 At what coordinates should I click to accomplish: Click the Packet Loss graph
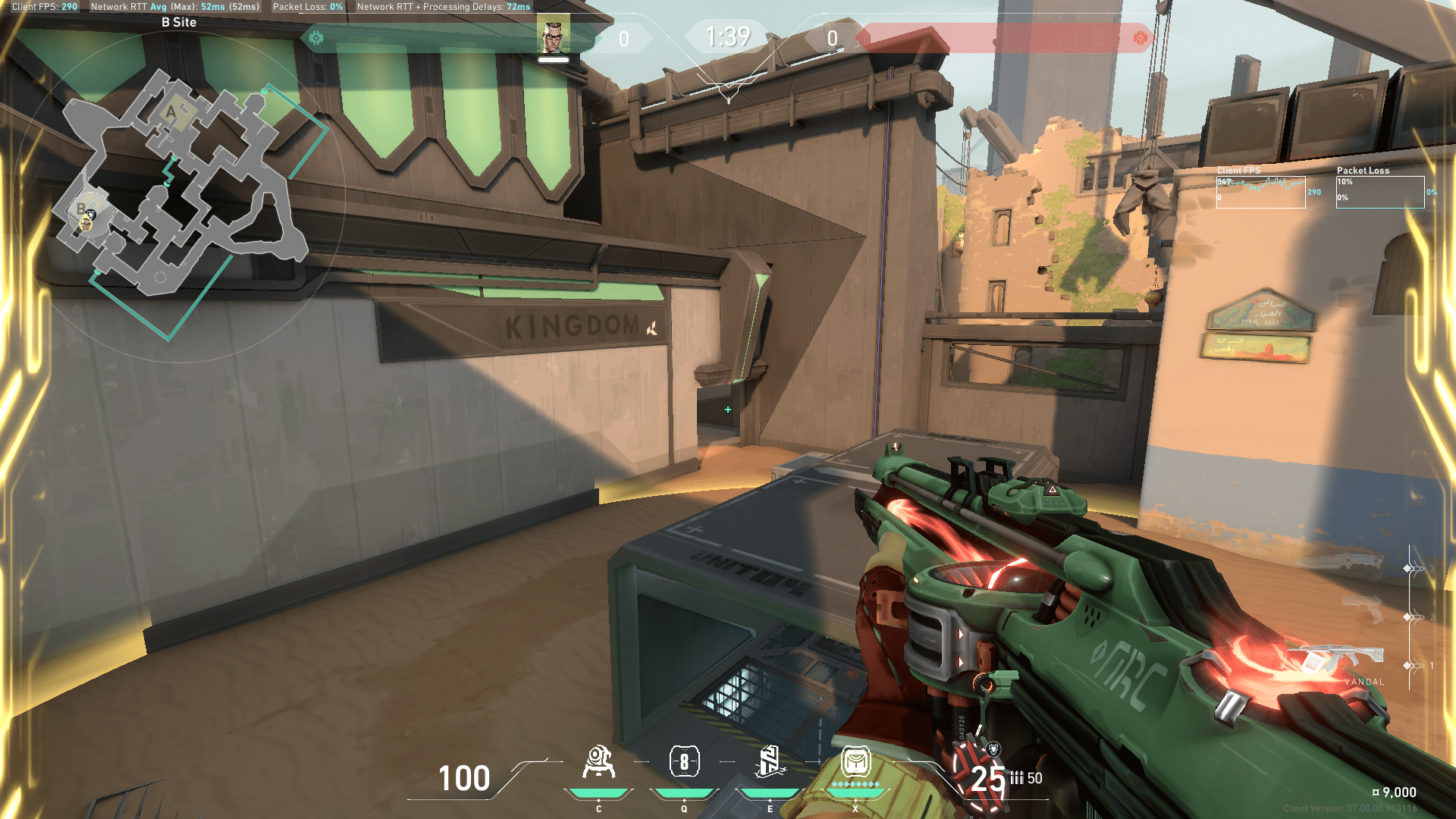1379,192
